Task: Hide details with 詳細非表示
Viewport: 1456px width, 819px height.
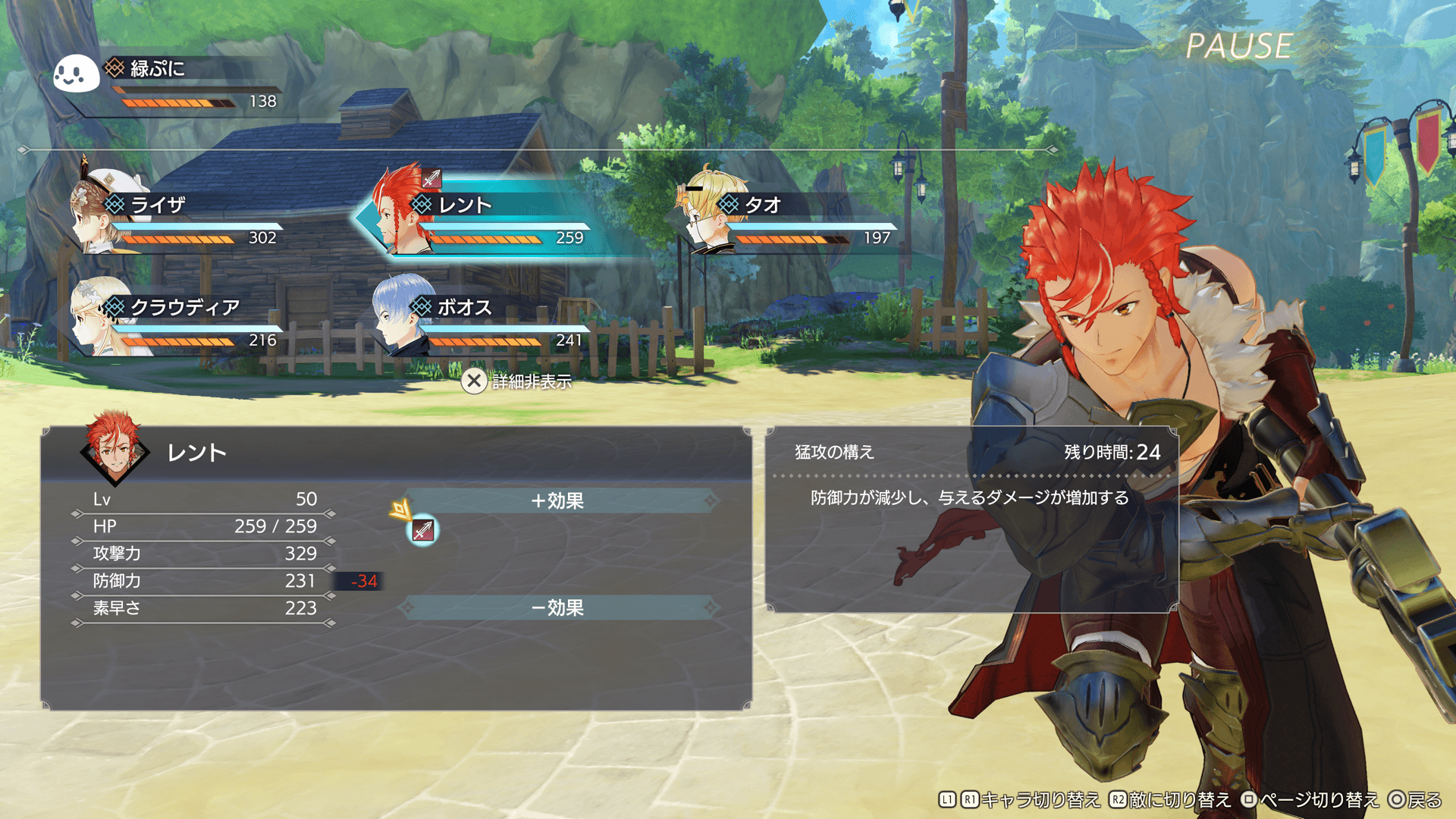Action: pos(517,381)
